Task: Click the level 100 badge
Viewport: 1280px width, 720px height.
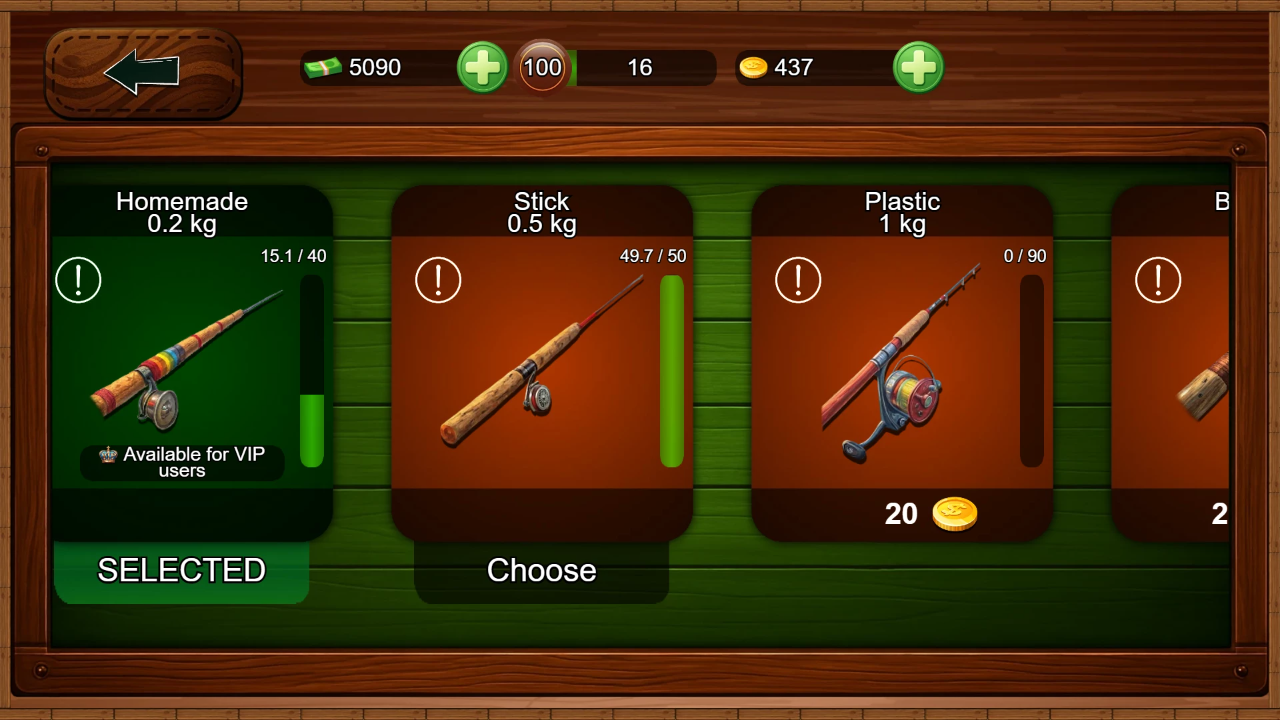Action: (543, 67)
